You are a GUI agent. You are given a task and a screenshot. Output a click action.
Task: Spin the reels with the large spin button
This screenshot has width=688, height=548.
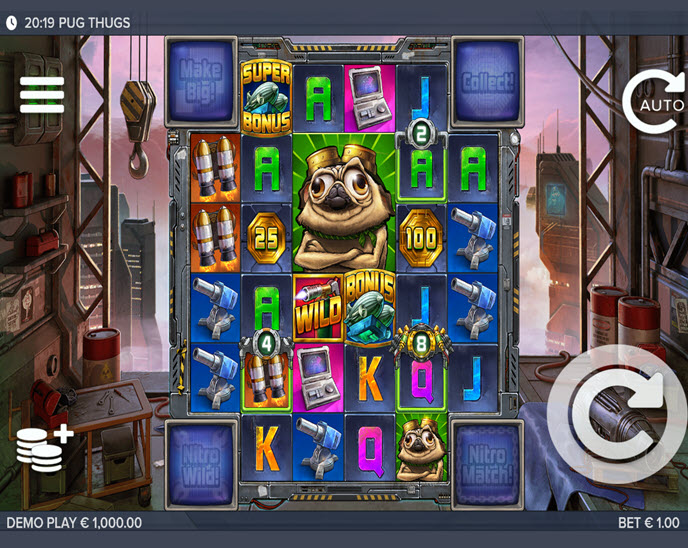(618, 414)
